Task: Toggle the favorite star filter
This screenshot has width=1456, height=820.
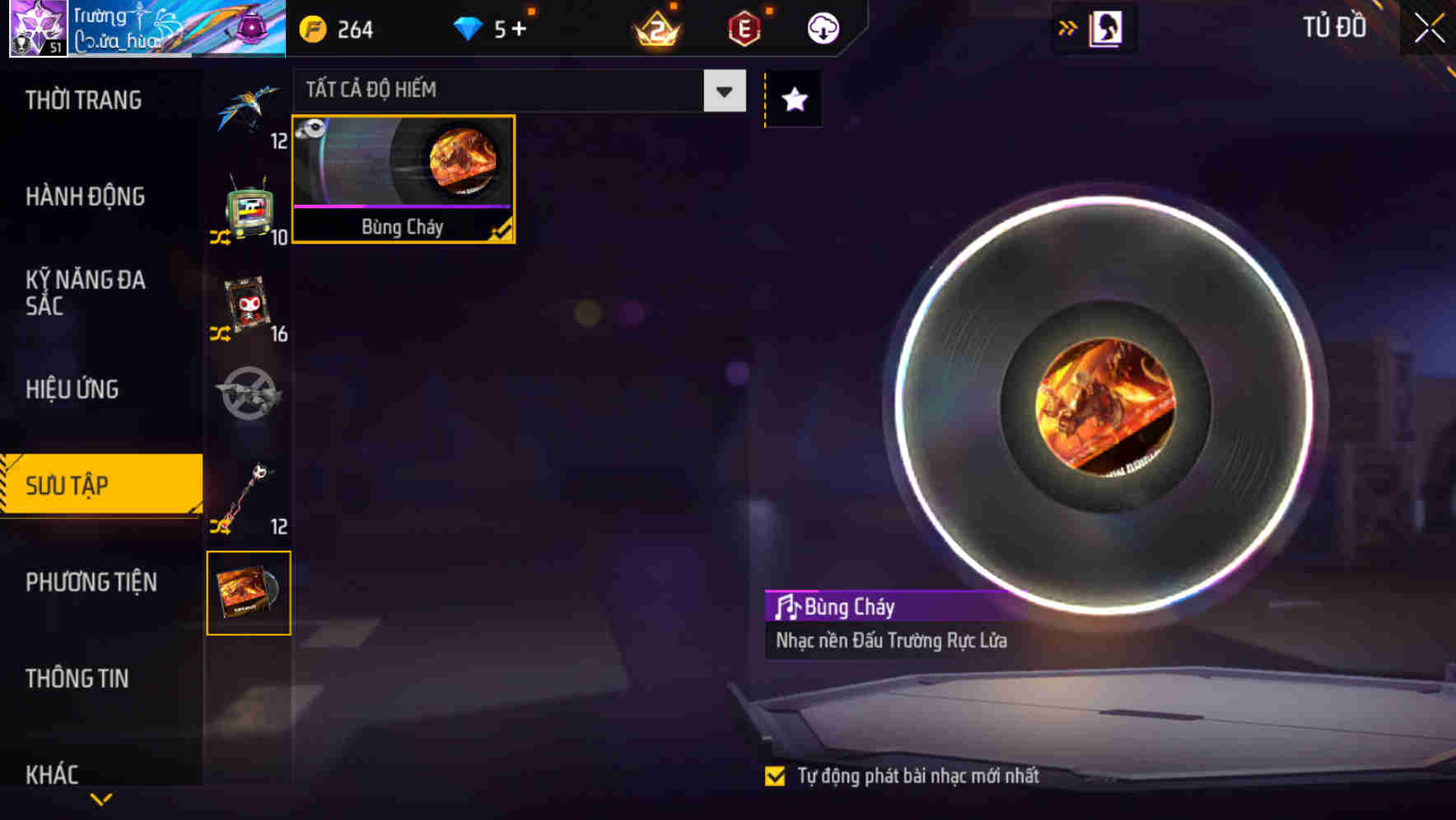Action: click(x=792, y=100)
